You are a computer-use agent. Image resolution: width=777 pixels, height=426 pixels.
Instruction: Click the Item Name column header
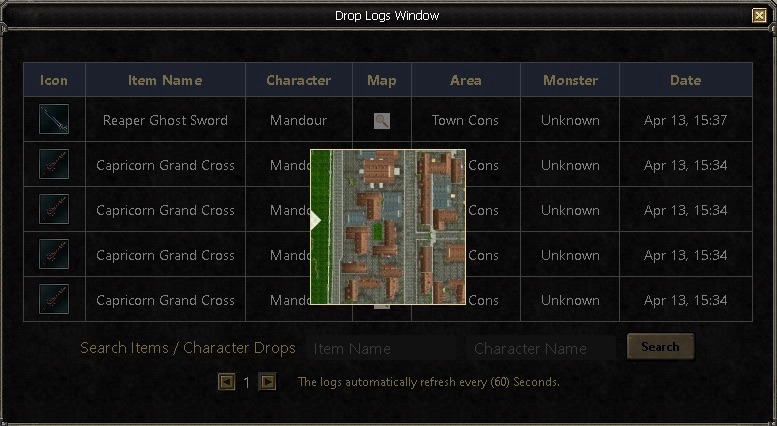(165, 80)
